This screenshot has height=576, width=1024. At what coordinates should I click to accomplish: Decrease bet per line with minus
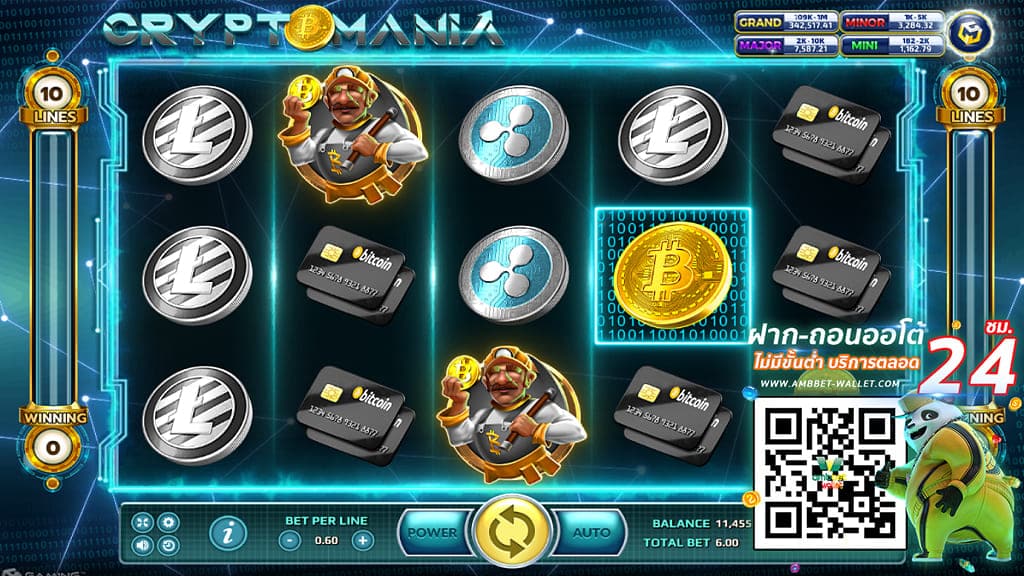click(288, 540)
